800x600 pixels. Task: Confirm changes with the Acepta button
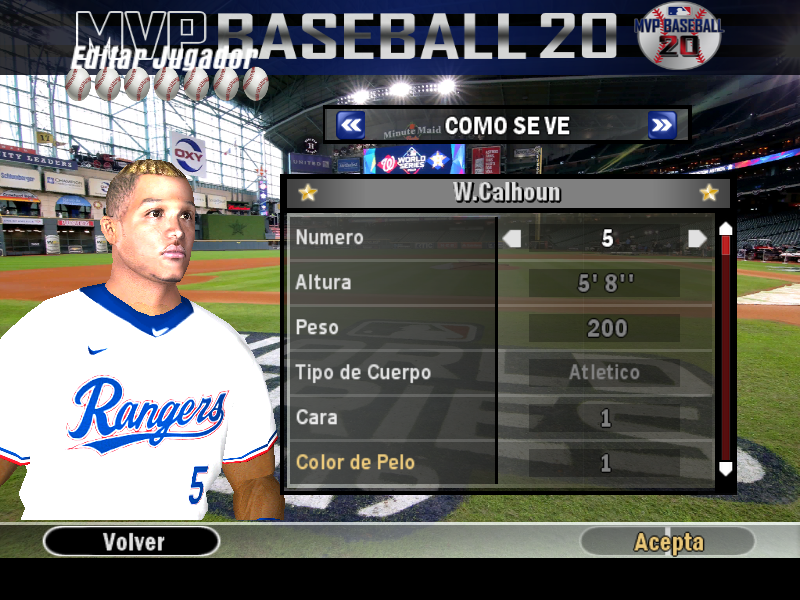coord(668,542)
